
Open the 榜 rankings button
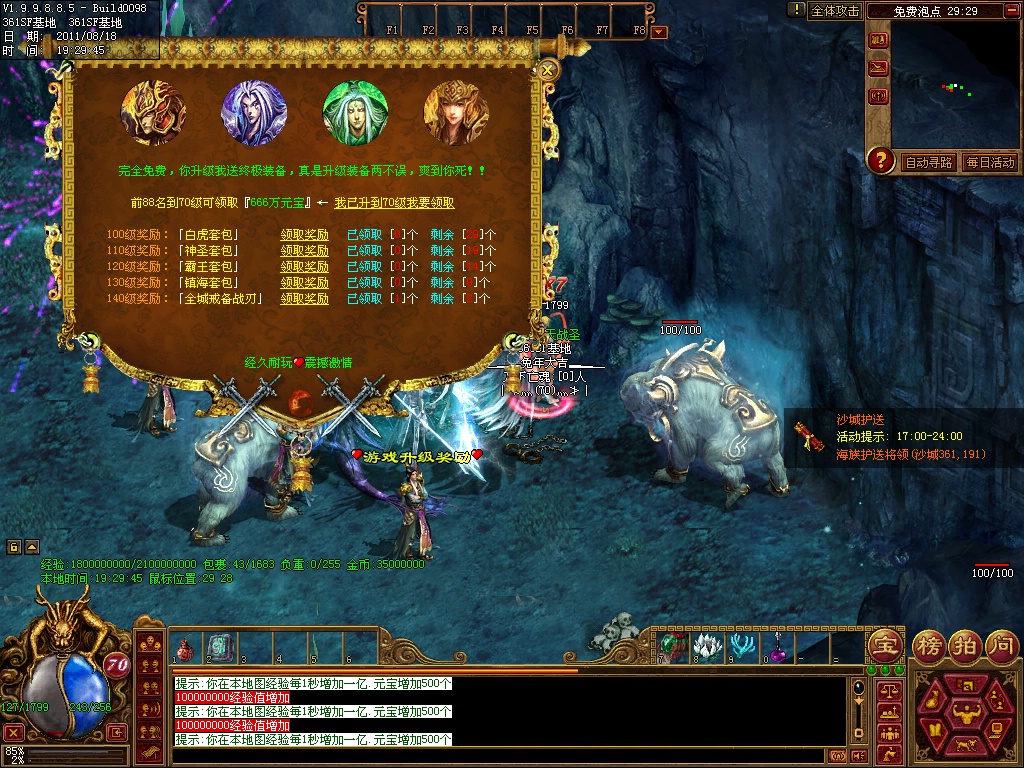tap(931, 643)
